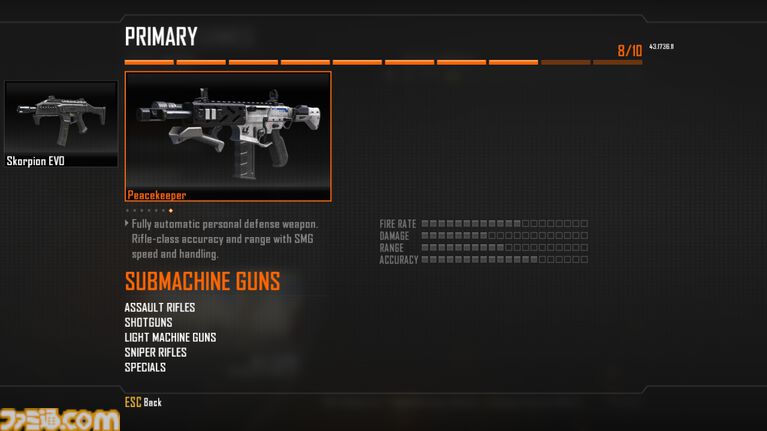Screen dimensions: 767x431
Task: Choose the Specials weapon category
Action: 145,367
